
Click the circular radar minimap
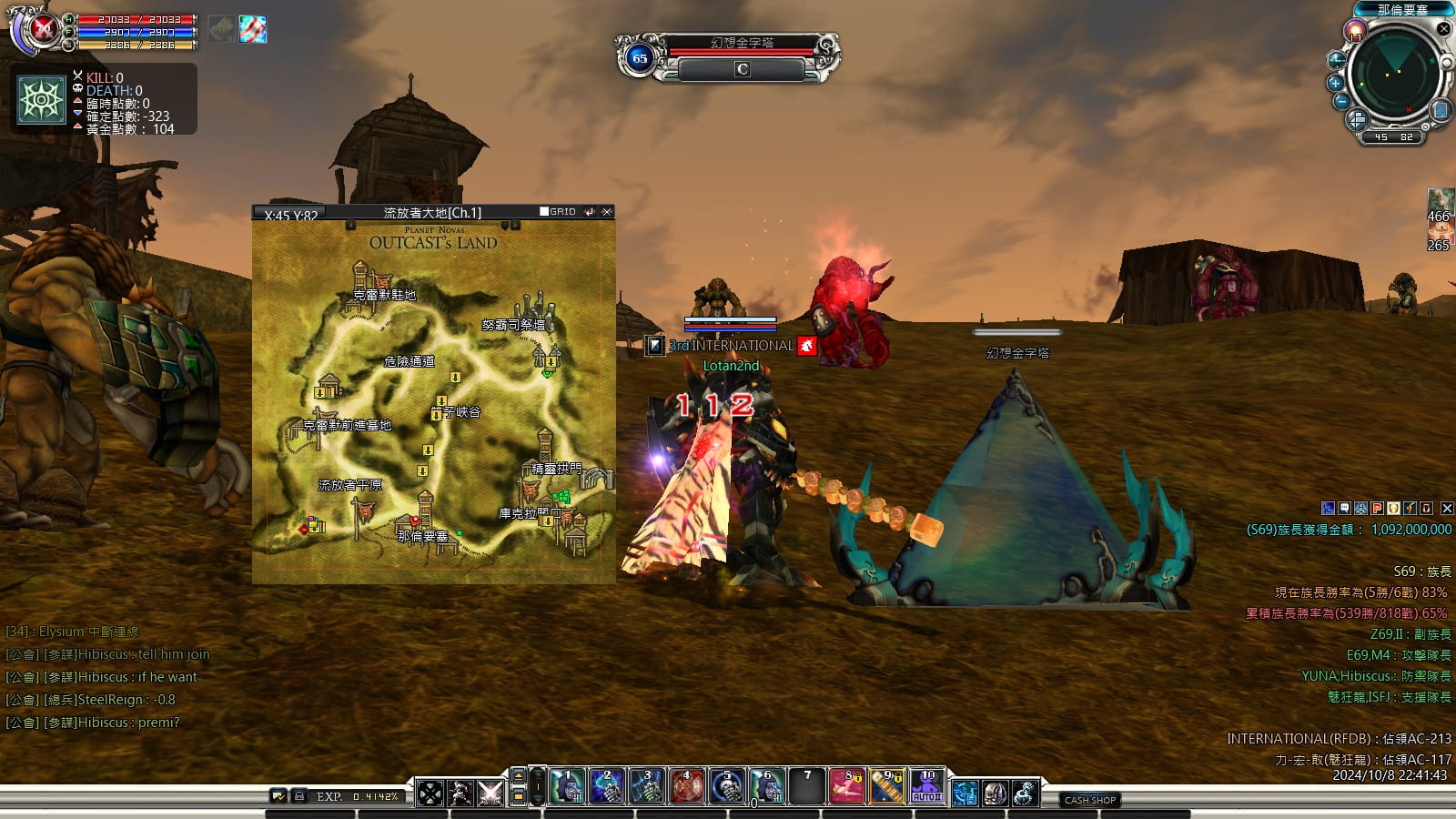click(x=1393, y=75)
